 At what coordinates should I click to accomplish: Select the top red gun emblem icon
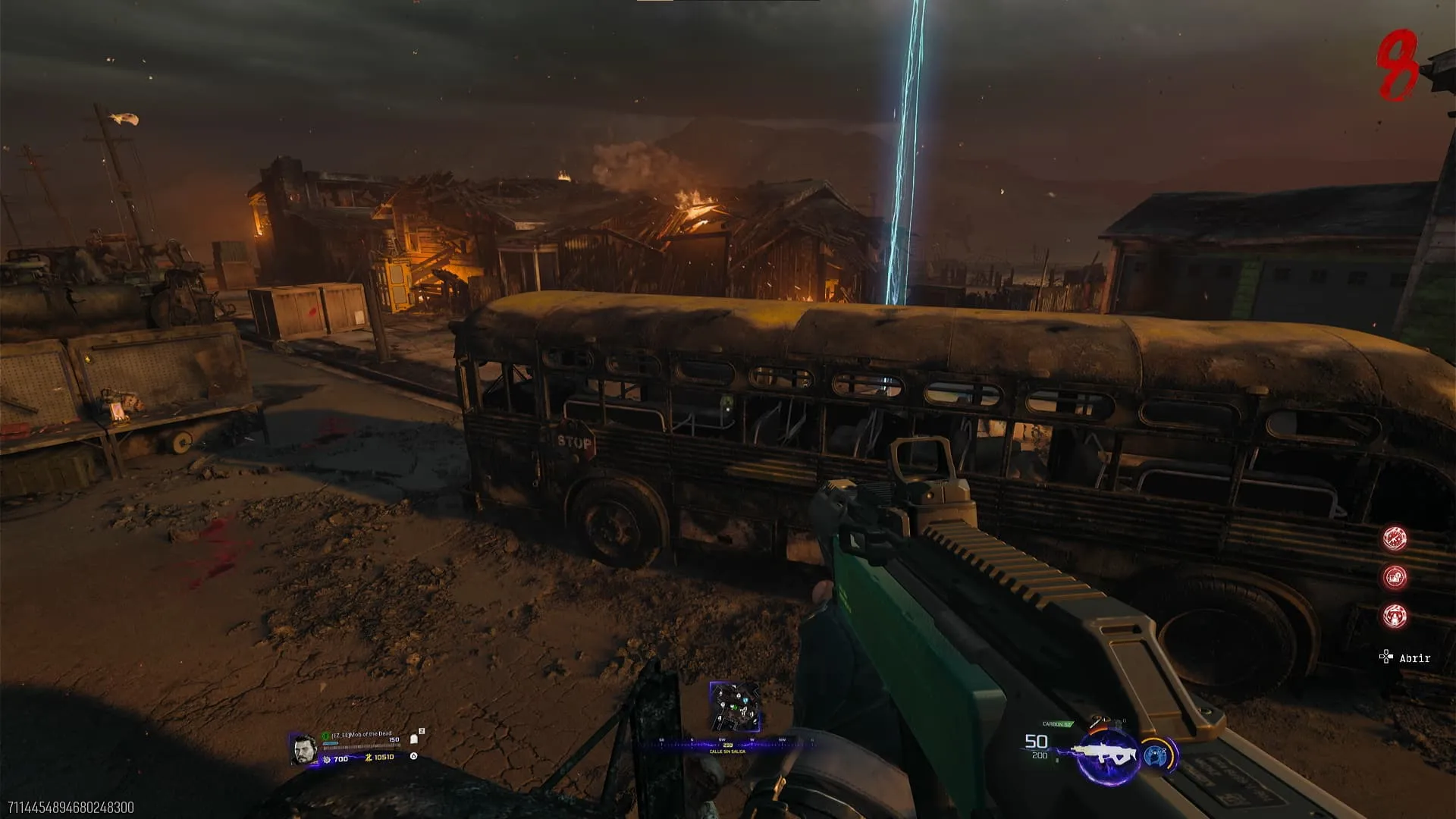point(1395,538)
